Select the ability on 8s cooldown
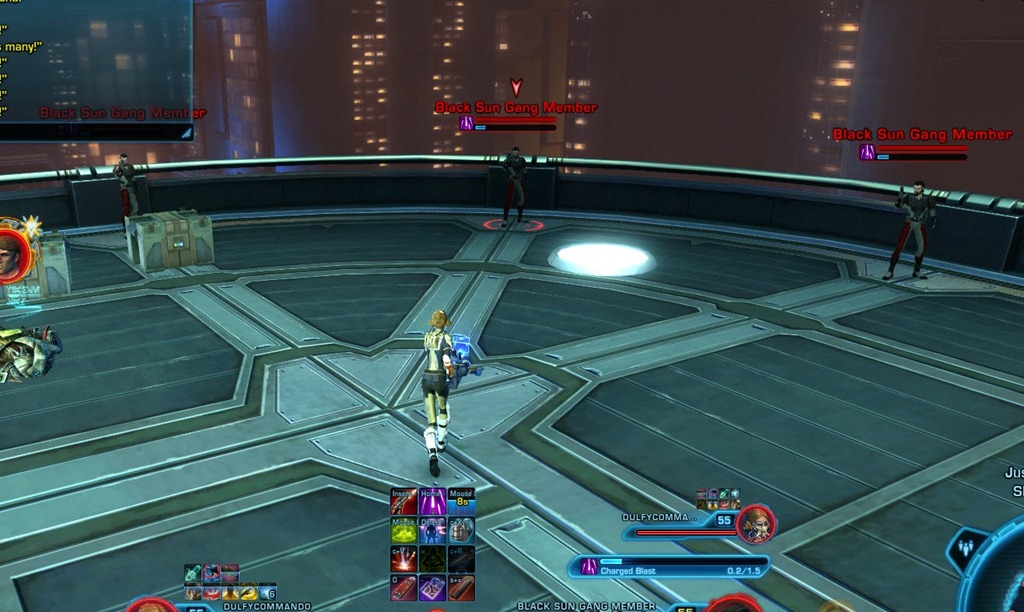Viewport: 1024px width, 612px height. pyautogui.click(x=461, y=501)
